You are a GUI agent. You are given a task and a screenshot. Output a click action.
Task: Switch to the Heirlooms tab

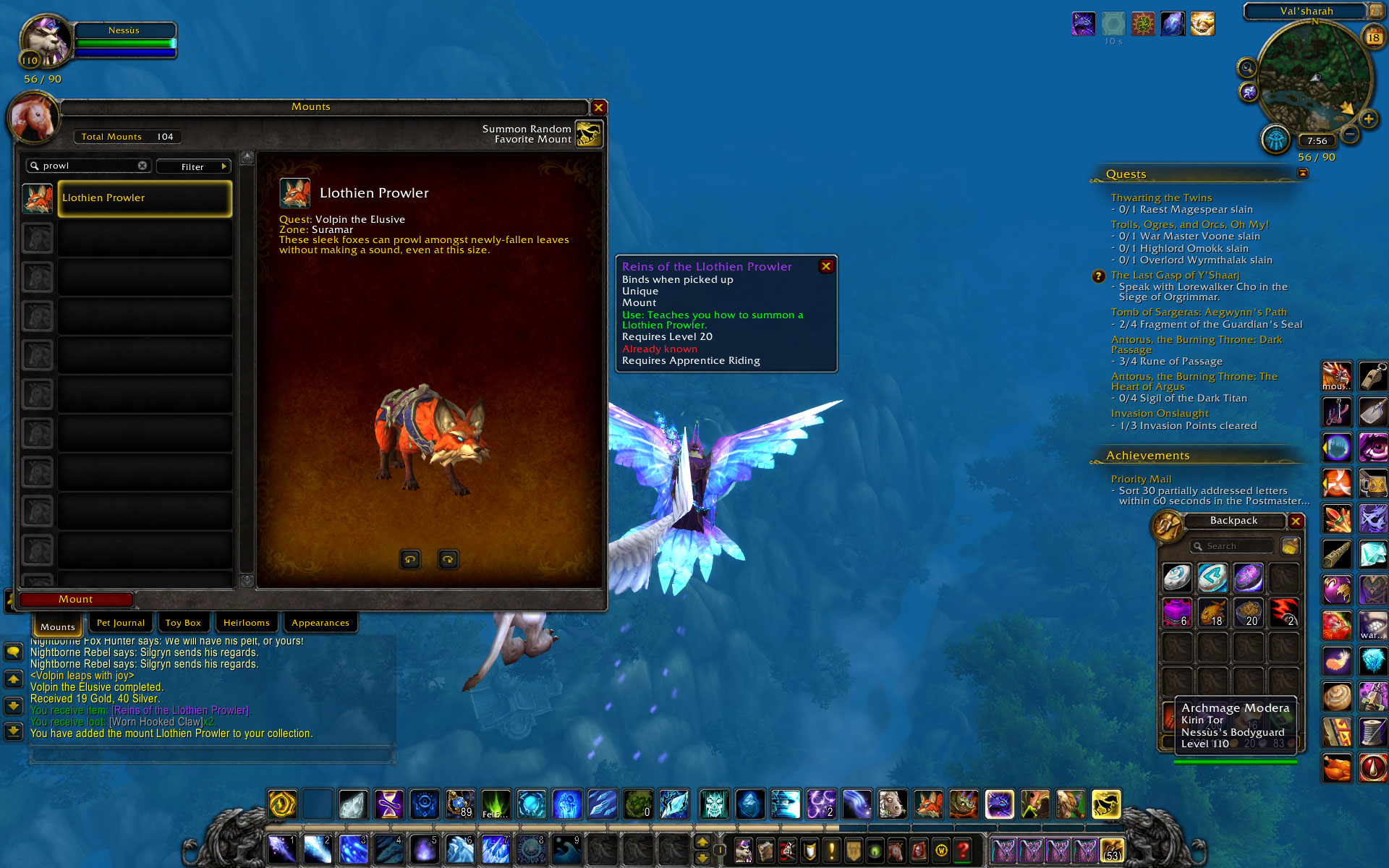tap(246, 623)
